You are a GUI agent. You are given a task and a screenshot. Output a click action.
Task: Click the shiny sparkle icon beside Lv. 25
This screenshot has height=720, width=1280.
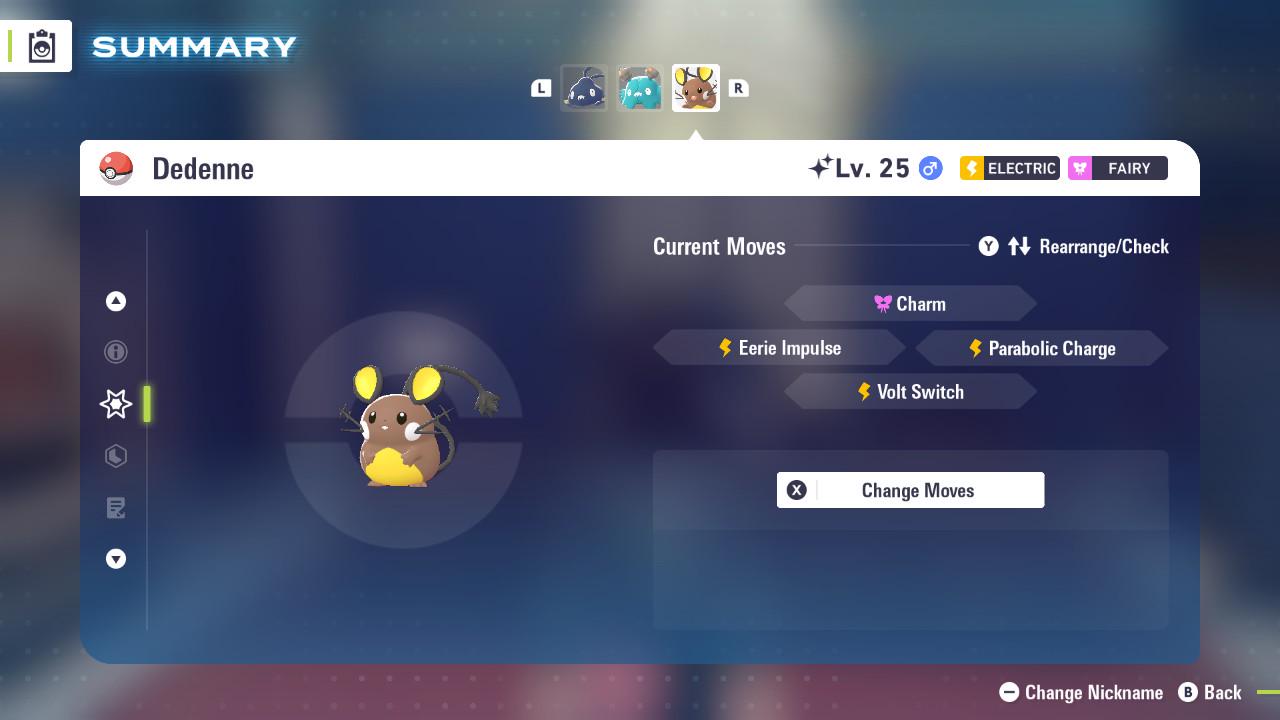click(x=820, y=168)
